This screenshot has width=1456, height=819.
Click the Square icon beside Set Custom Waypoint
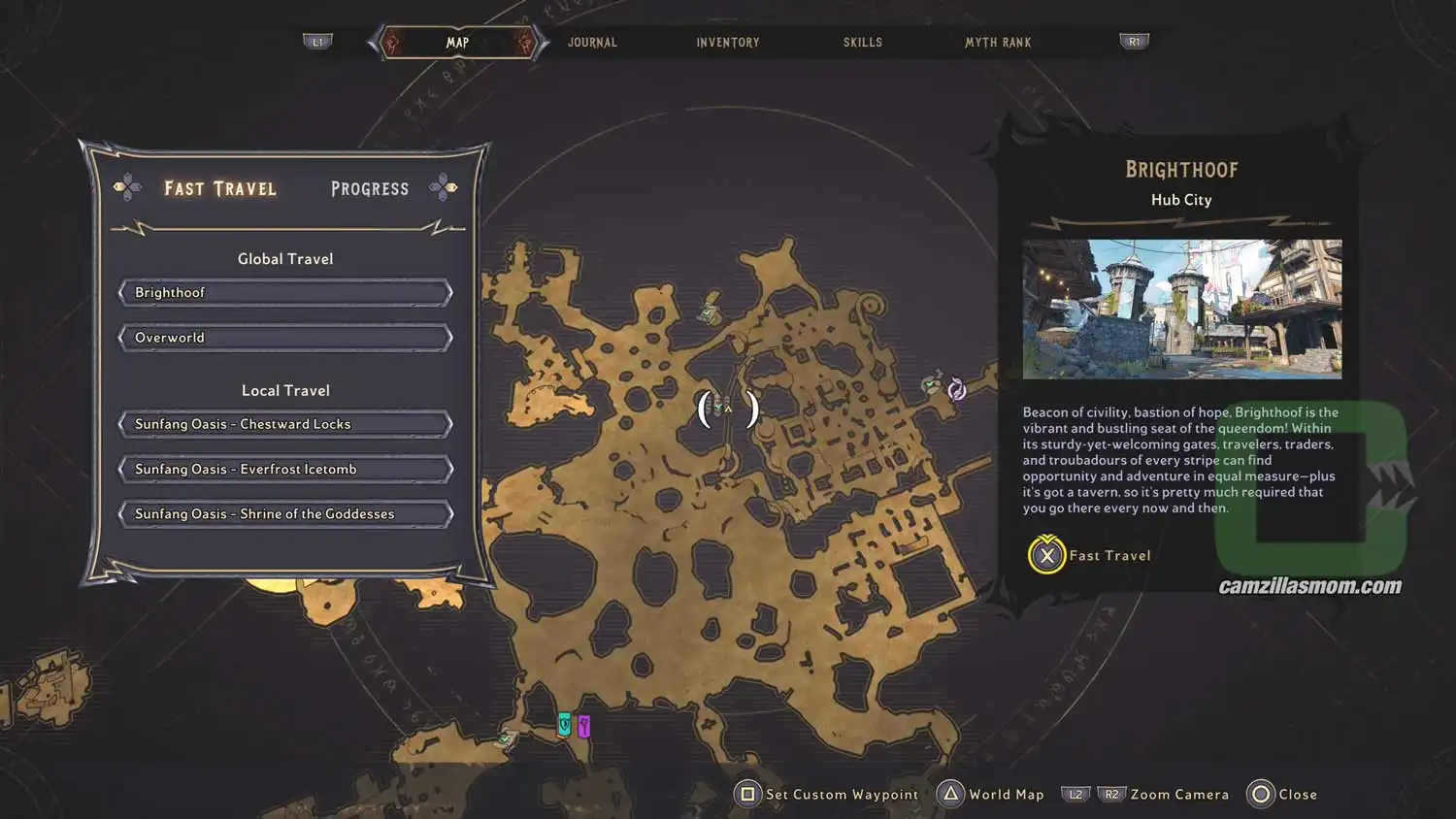pyautogui.click(x=746, y=794)
